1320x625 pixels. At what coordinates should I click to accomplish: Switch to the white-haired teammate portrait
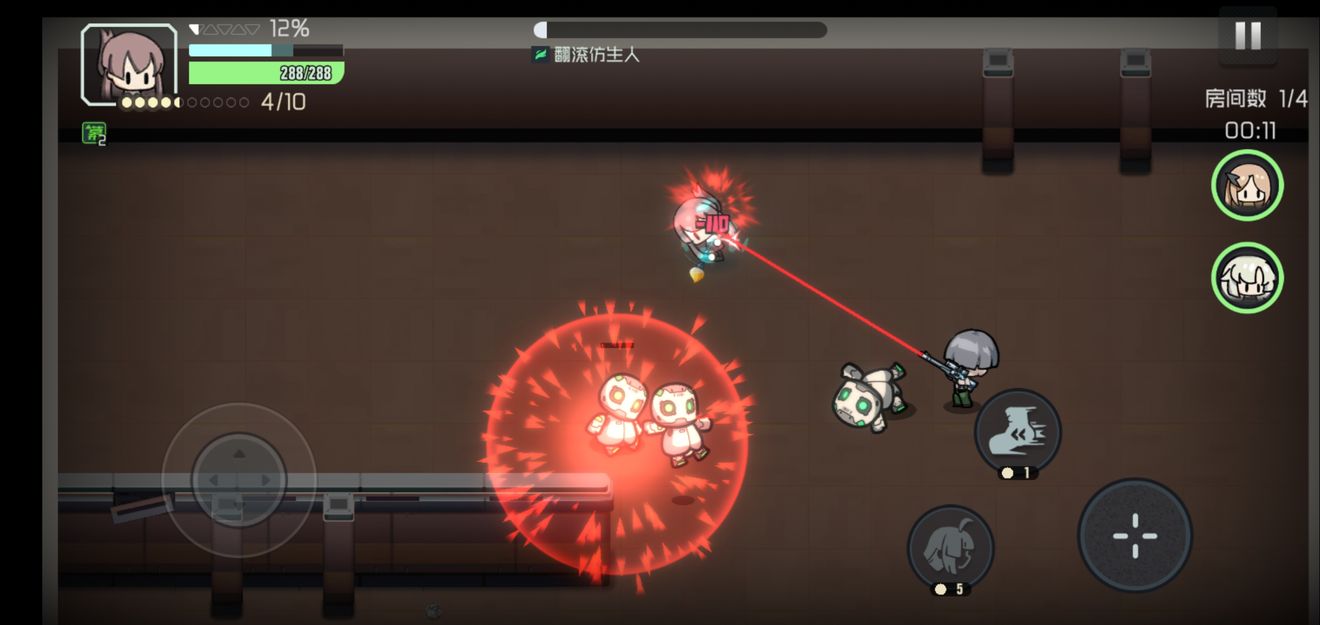(x=1247, y=277)
